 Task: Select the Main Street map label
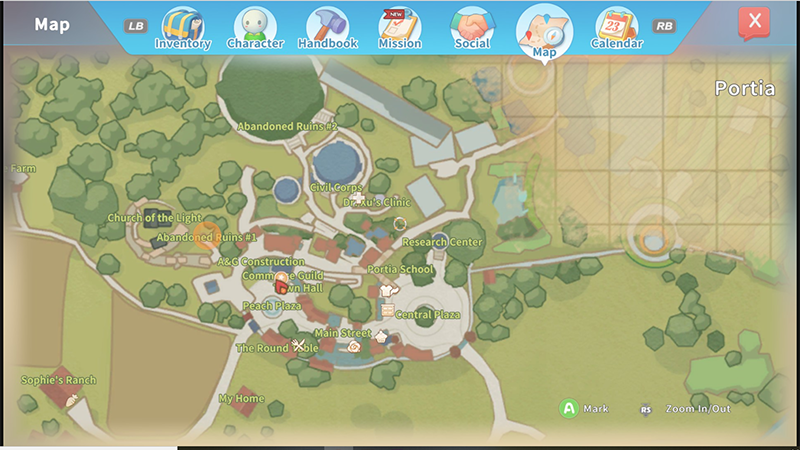tap(342, 333)
